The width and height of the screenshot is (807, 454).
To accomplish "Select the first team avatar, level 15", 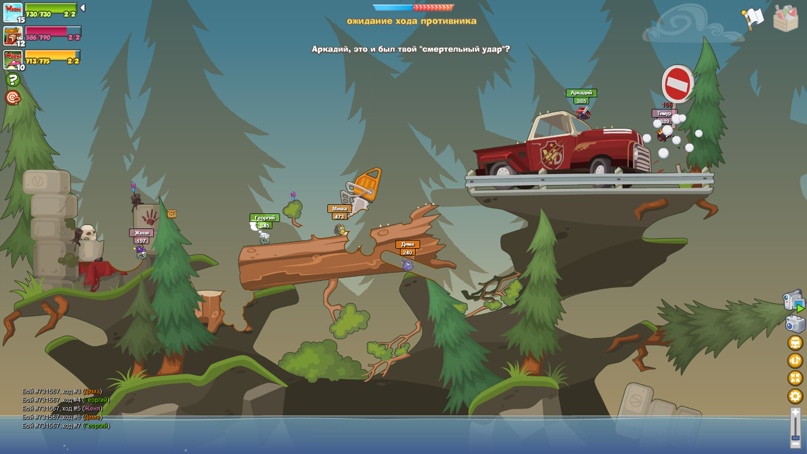I will 13,12.
